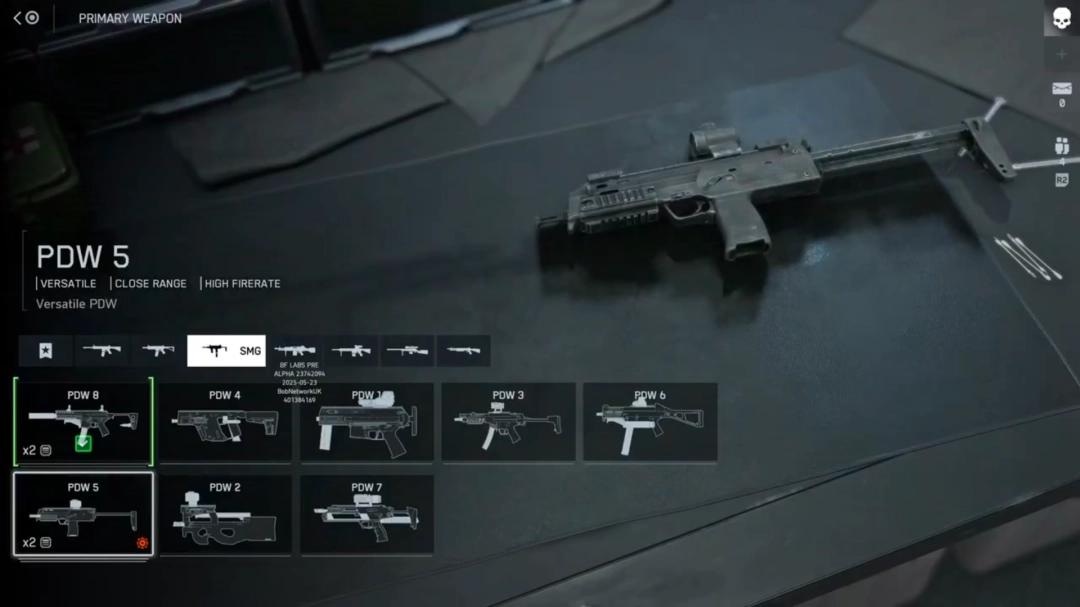The width and height of the screenshot is (1080, 607).
Task: Choose the PDW 5 weapon tile
Action: pyautogui.click(x=83, y=514)
